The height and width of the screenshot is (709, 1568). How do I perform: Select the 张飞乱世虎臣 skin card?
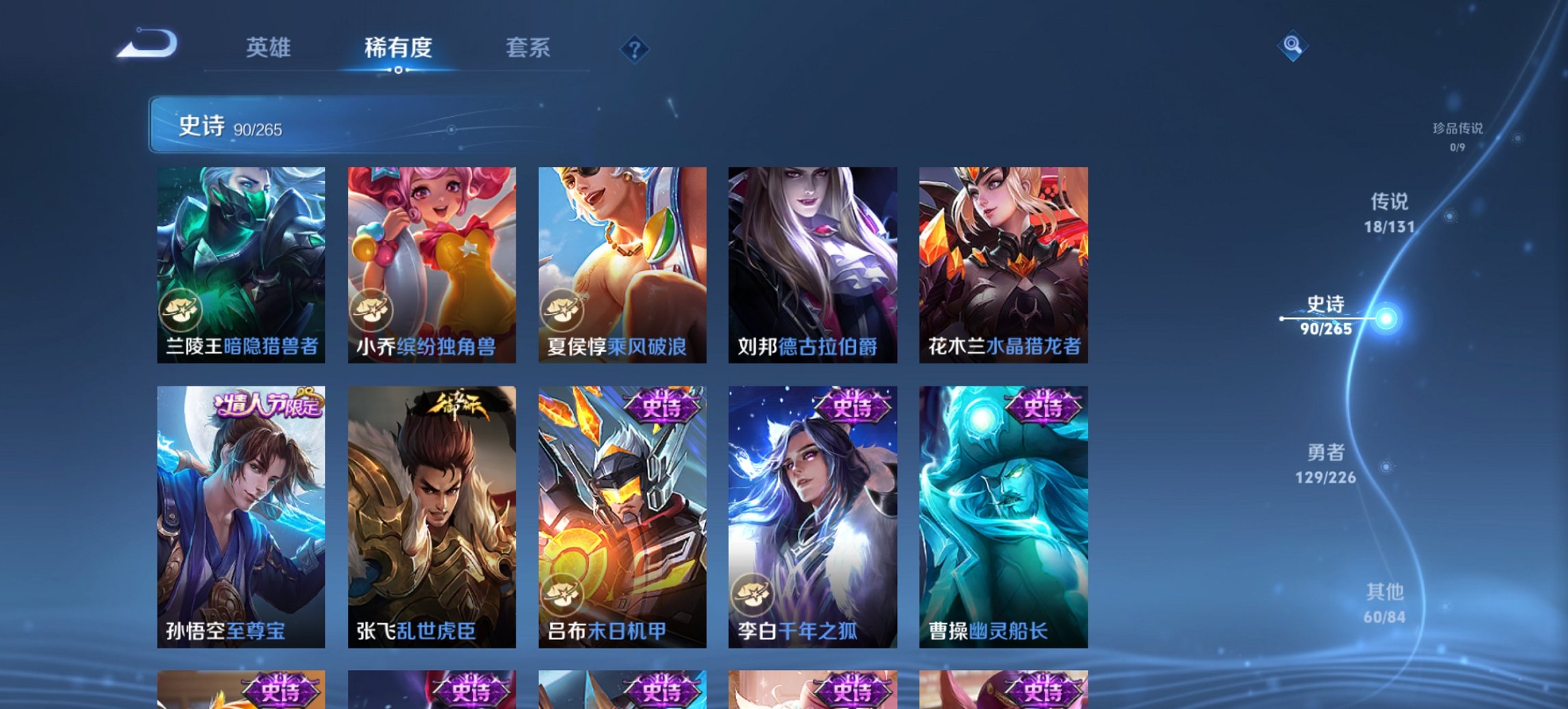[430, 513]
